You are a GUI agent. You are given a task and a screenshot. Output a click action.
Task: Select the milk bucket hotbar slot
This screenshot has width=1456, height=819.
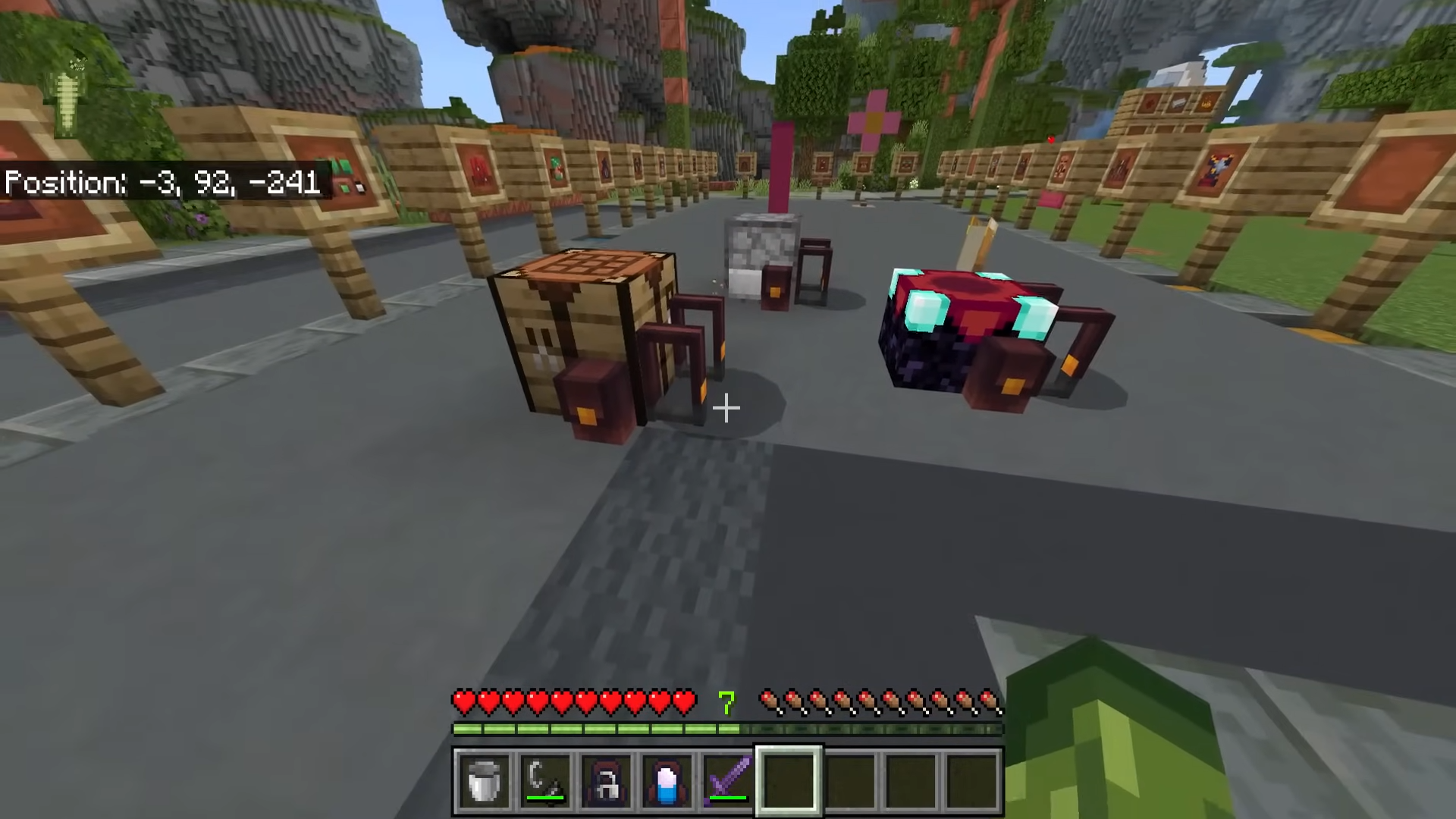point(485,780)
